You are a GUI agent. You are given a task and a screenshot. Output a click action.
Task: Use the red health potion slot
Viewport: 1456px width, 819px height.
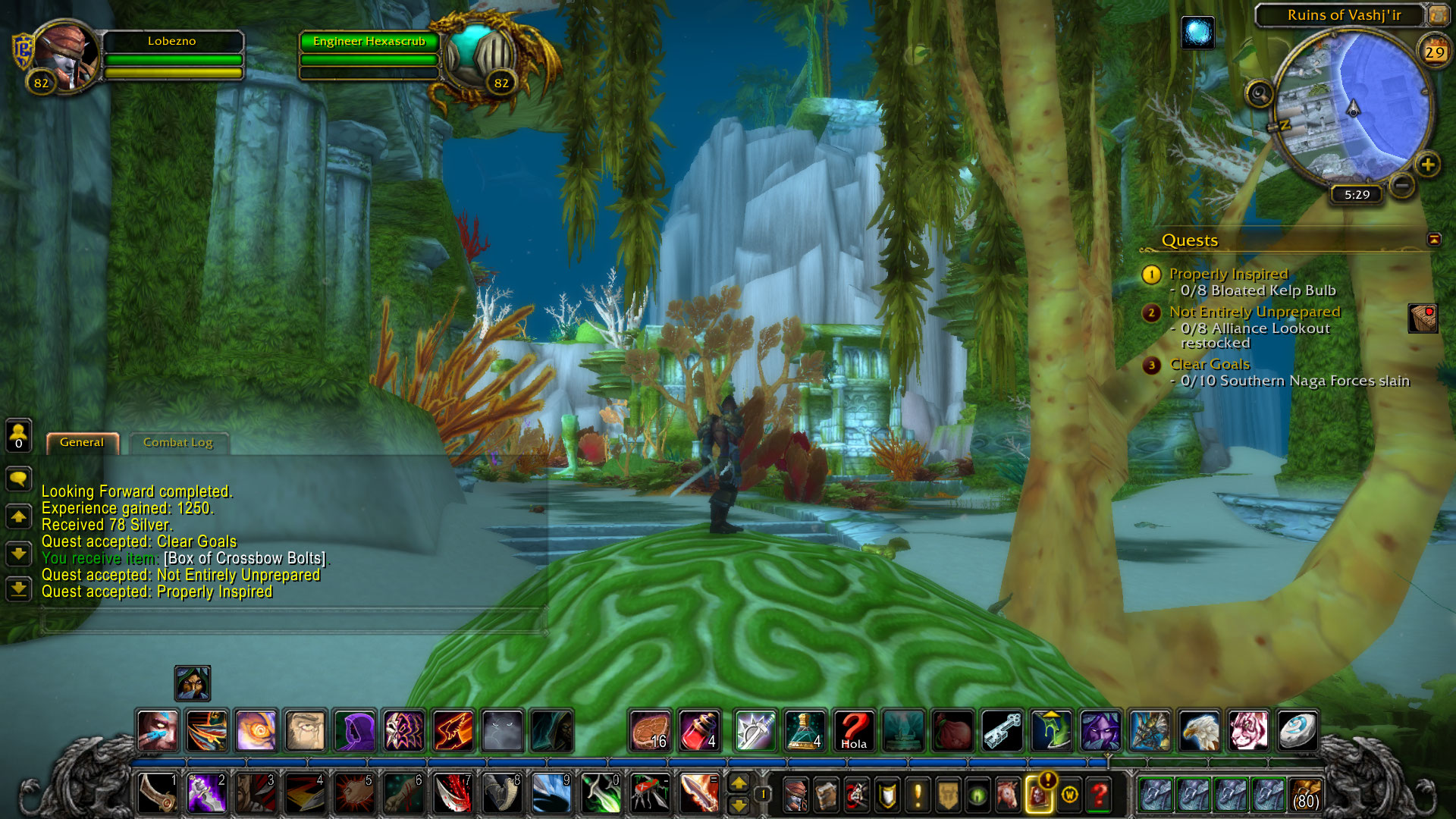pos(698,731)
